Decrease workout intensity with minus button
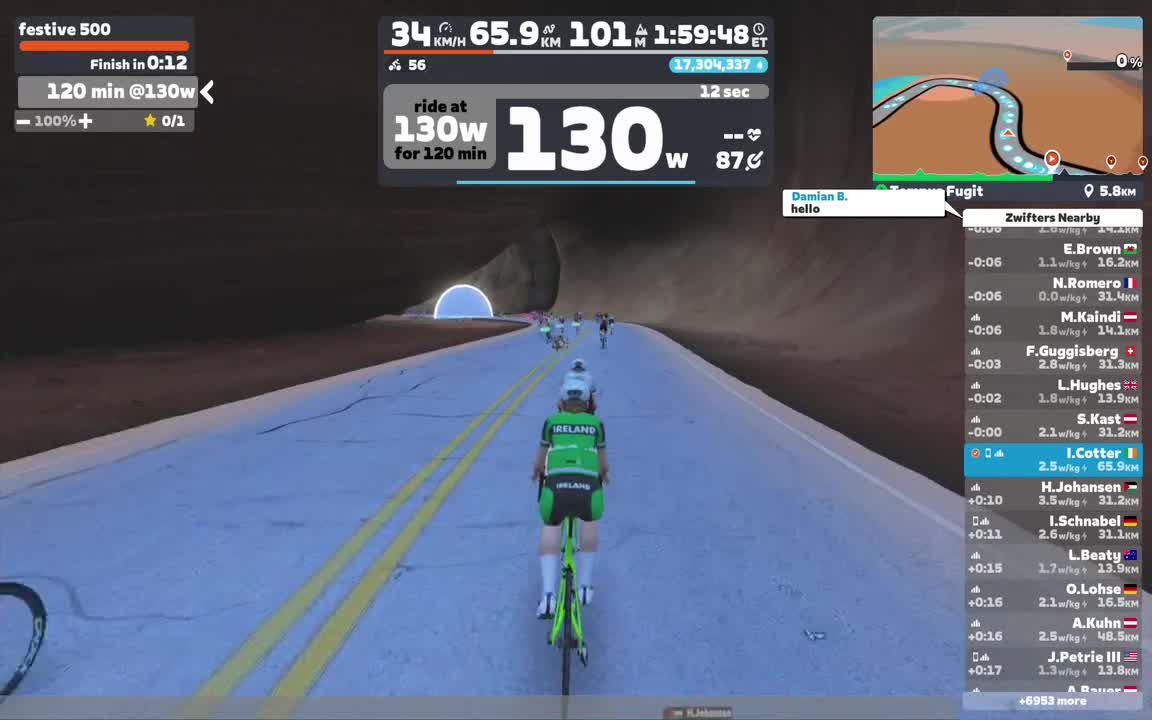The height and width of the screenshot is (720, 1152). tap(23, 121)
